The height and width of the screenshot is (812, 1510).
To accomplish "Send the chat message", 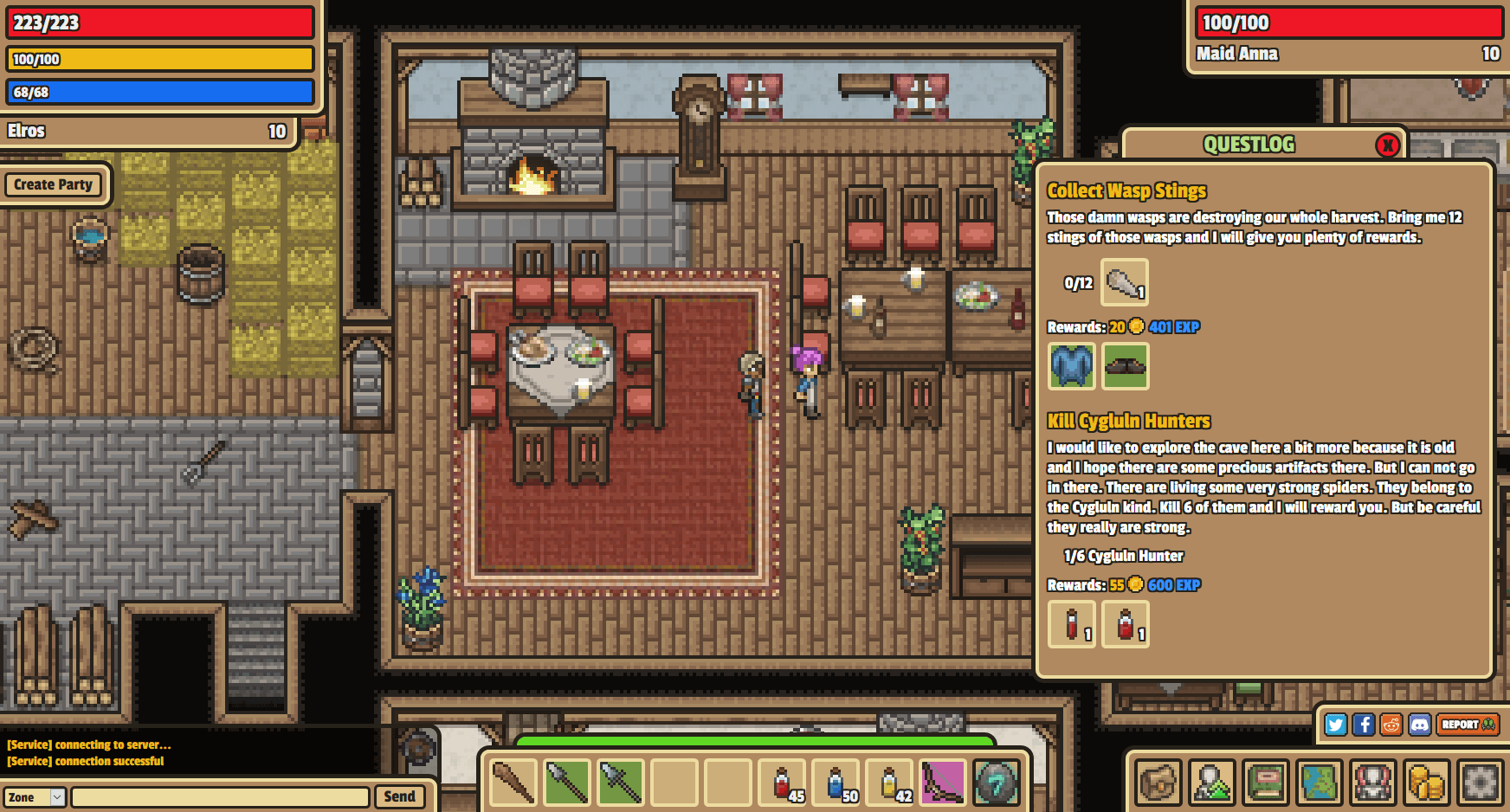I will (x=399, y=796).
